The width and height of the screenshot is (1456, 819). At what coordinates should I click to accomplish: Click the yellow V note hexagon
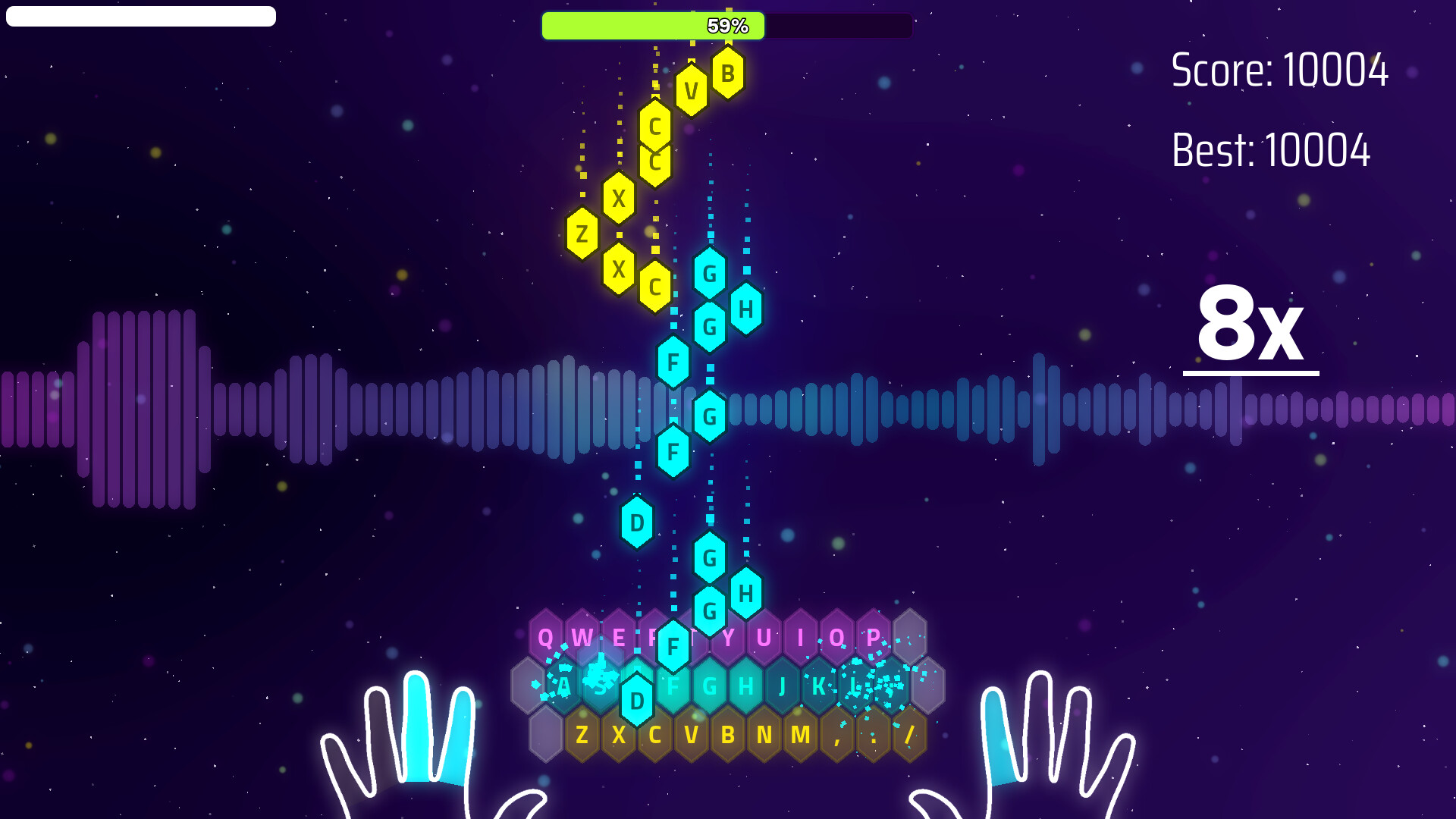(691, 89)
